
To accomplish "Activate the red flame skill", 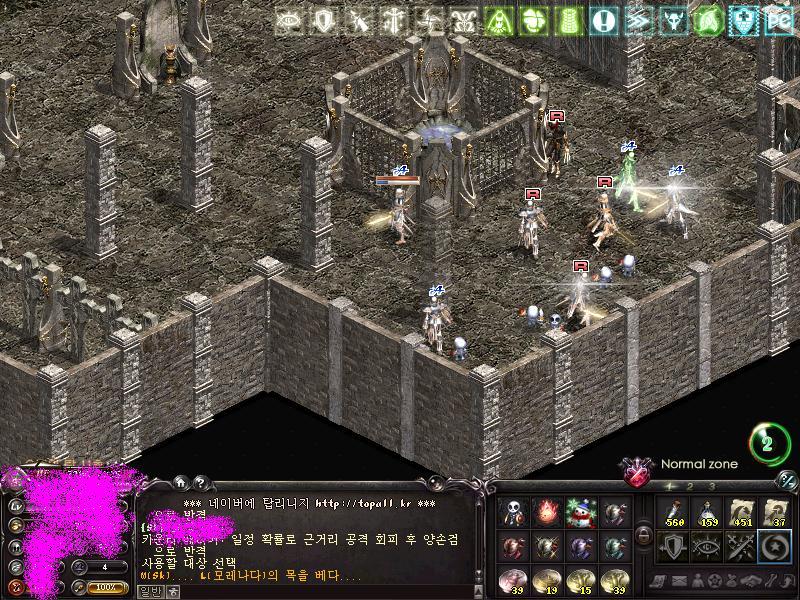I will tap(547, 513).
